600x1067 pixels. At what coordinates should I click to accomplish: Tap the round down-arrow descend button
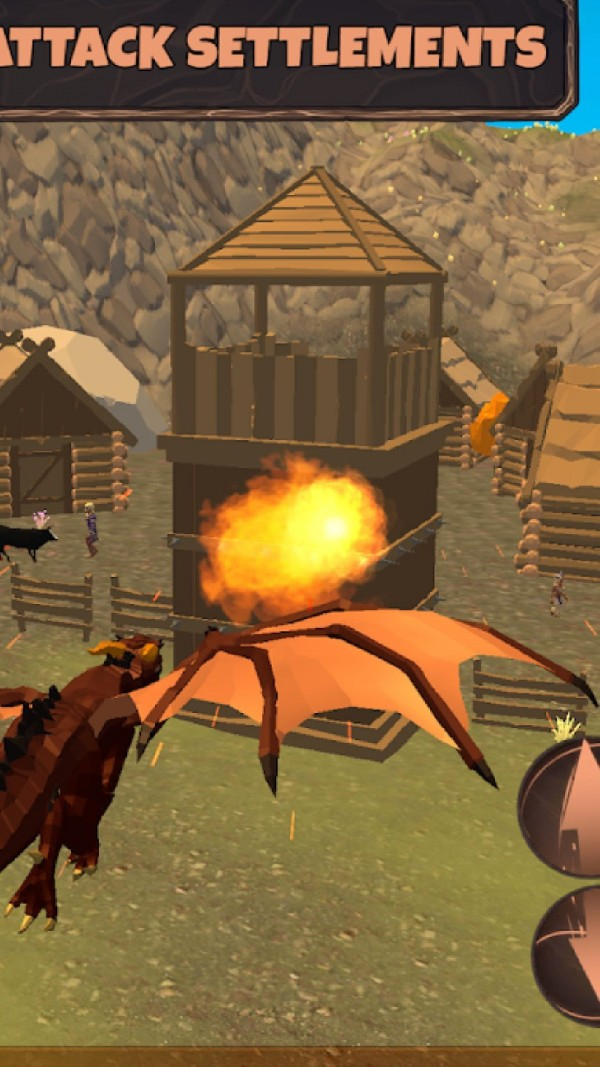[x=570, y=954]
